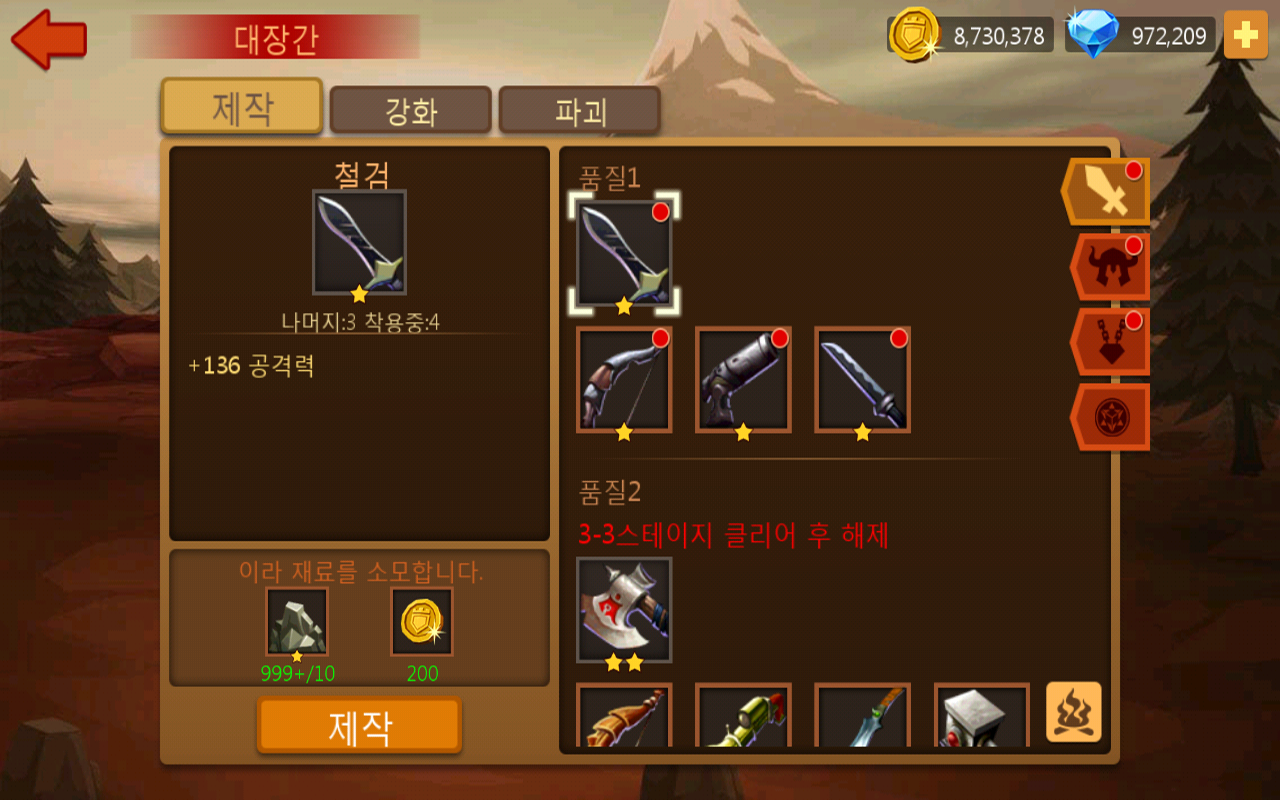This screenshot has height=800, width=1280.
Task: Select the two-star axe under 품질2
Action: [625, 610]
